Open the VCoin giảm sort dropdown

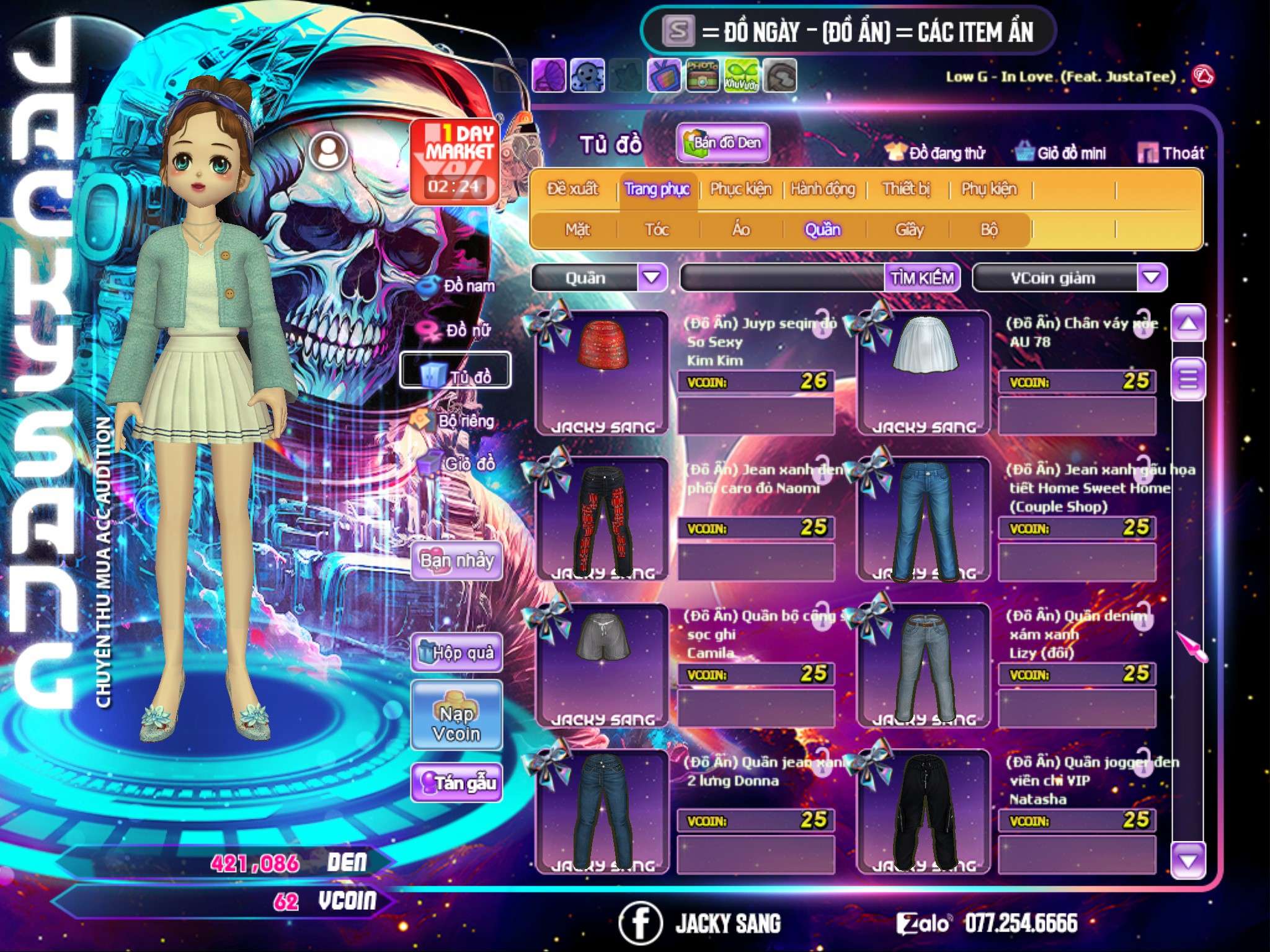click(1152, 278)
